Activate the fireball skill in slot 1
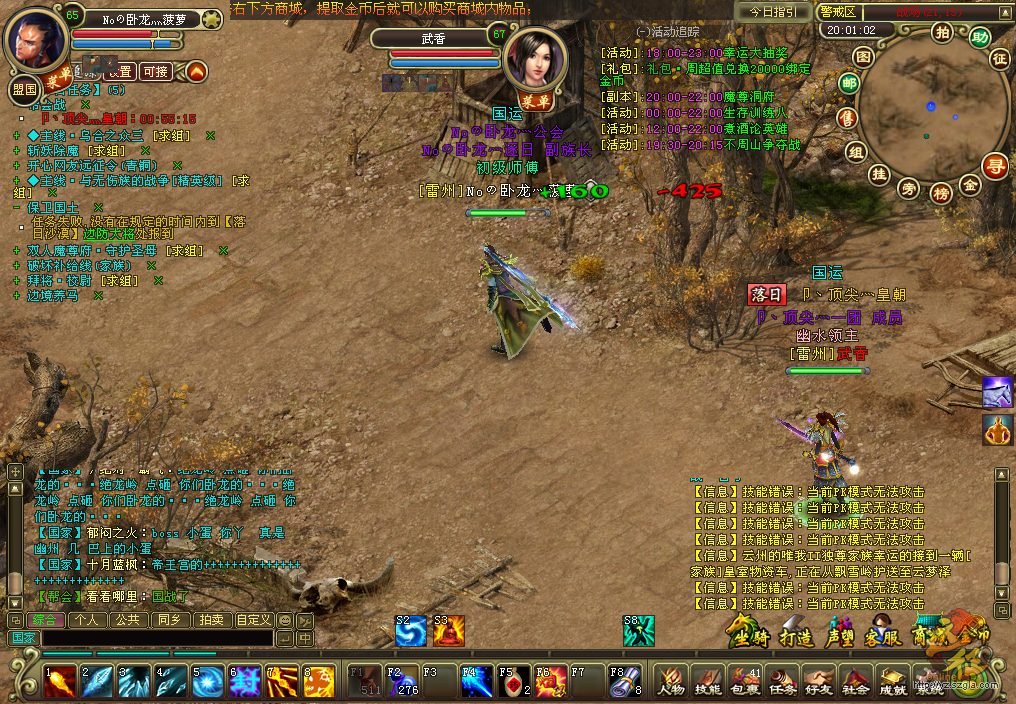 click(59, 681)
